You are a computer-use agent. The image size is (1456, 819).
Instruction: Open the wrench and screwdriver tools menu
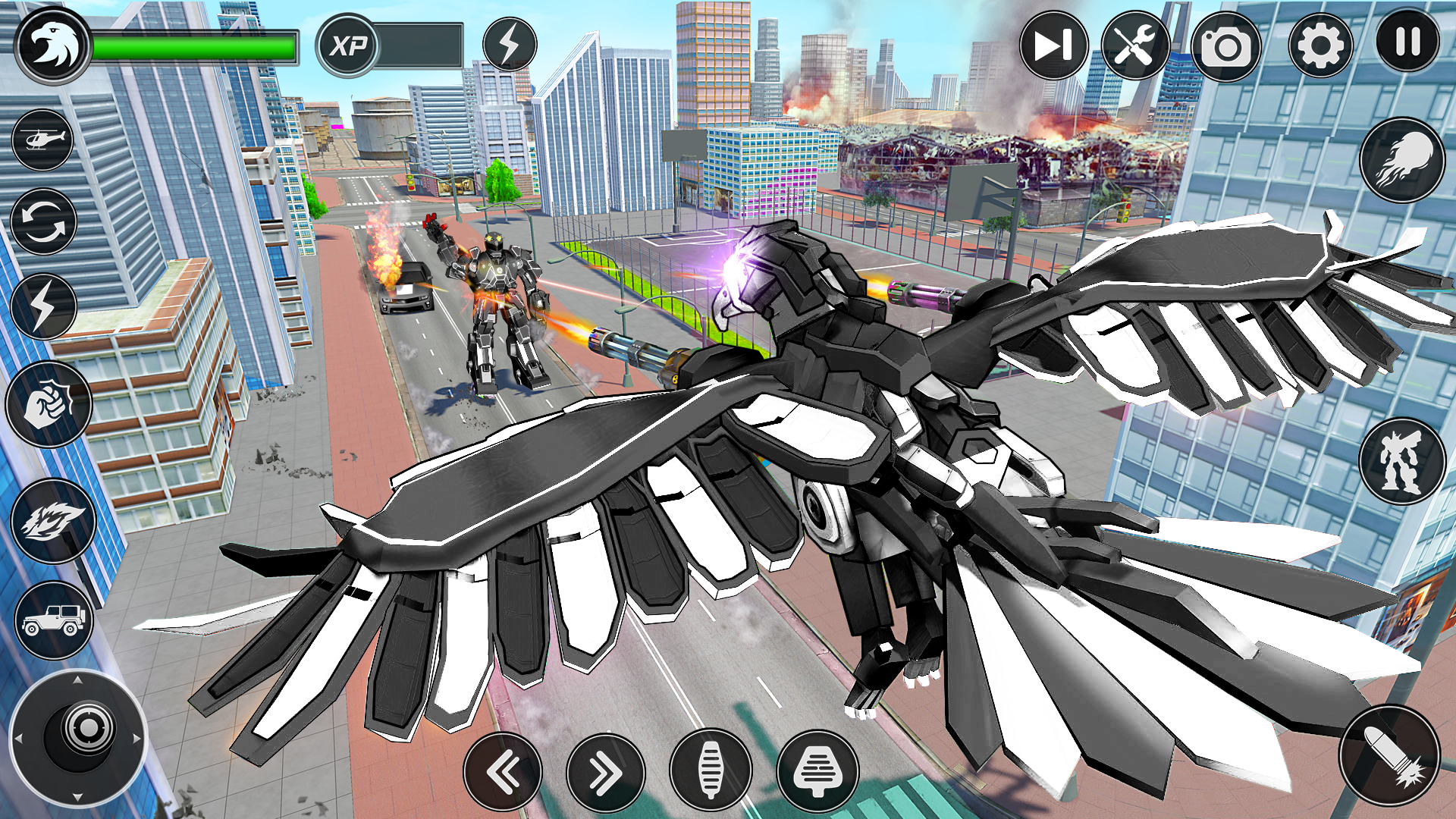1134,45
